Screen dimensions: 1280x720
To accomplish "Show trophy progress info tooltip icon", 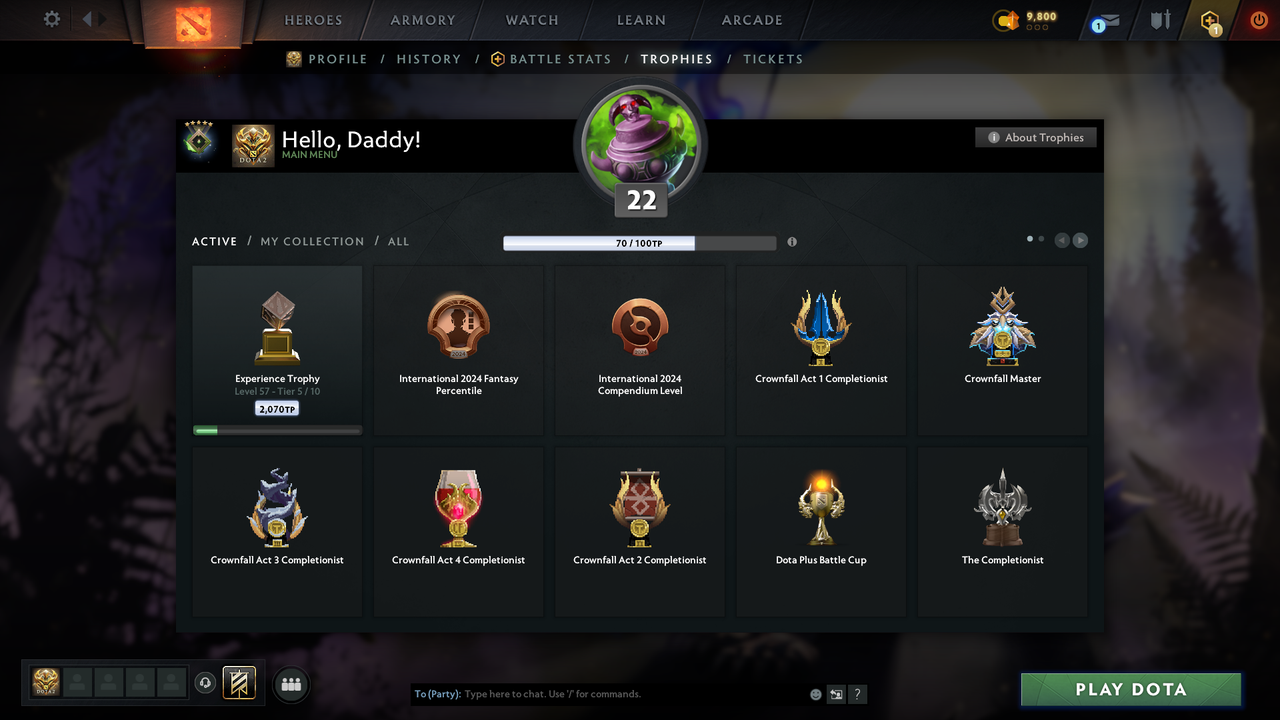I will point(792,242).
